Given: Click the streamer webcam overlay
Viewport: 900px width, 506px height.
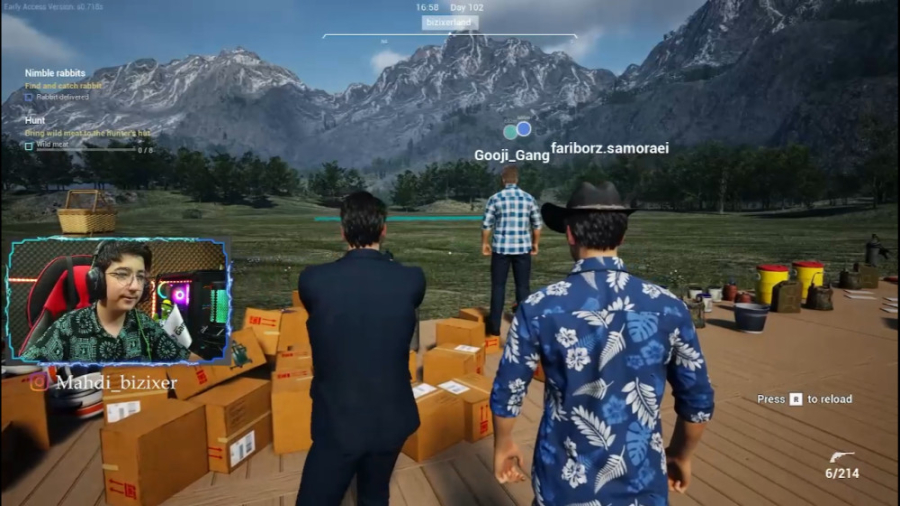Looking at the screenshot, I should (x=119, y=300).
